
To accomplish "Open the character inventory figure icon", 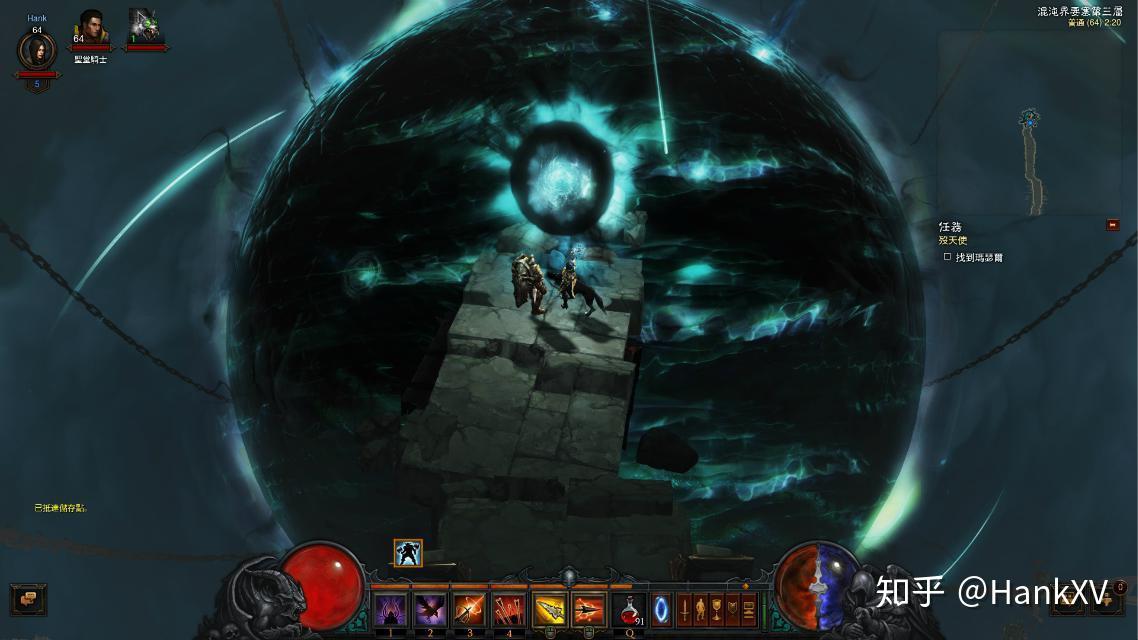I will click(701, 609).
